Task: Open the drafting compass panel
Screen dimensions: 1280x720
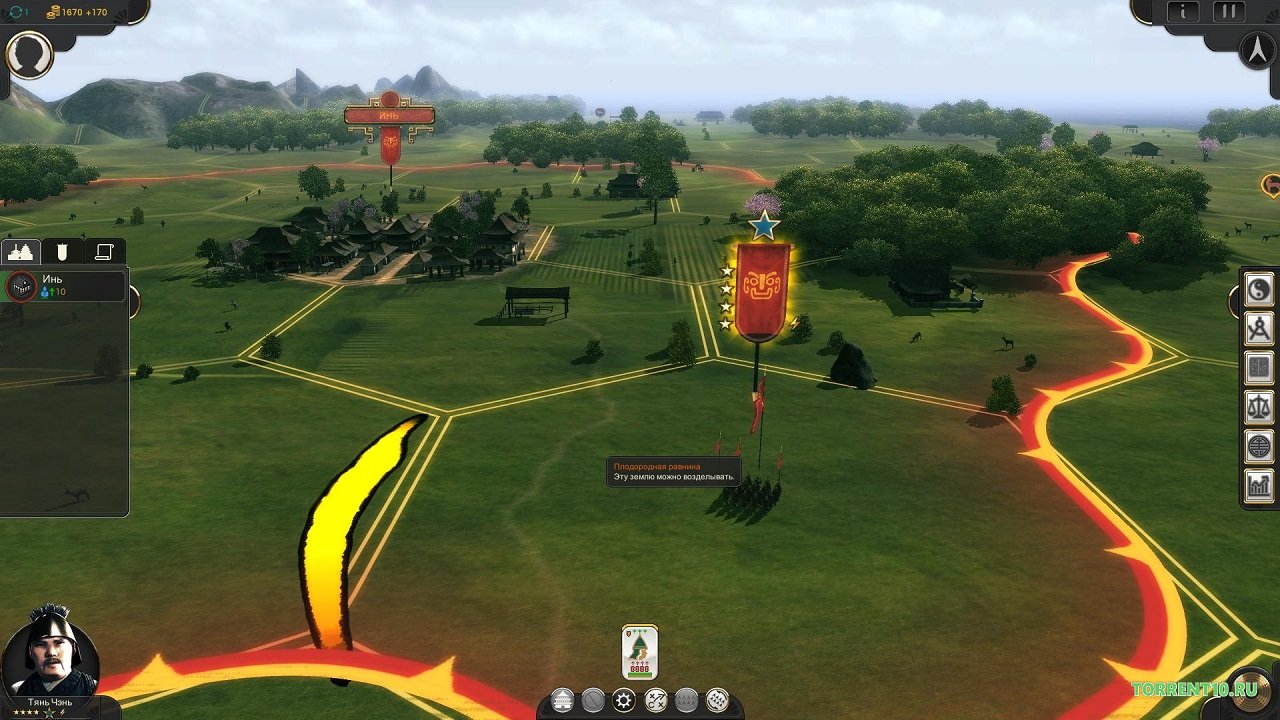Action: (x=1259, y=329)
